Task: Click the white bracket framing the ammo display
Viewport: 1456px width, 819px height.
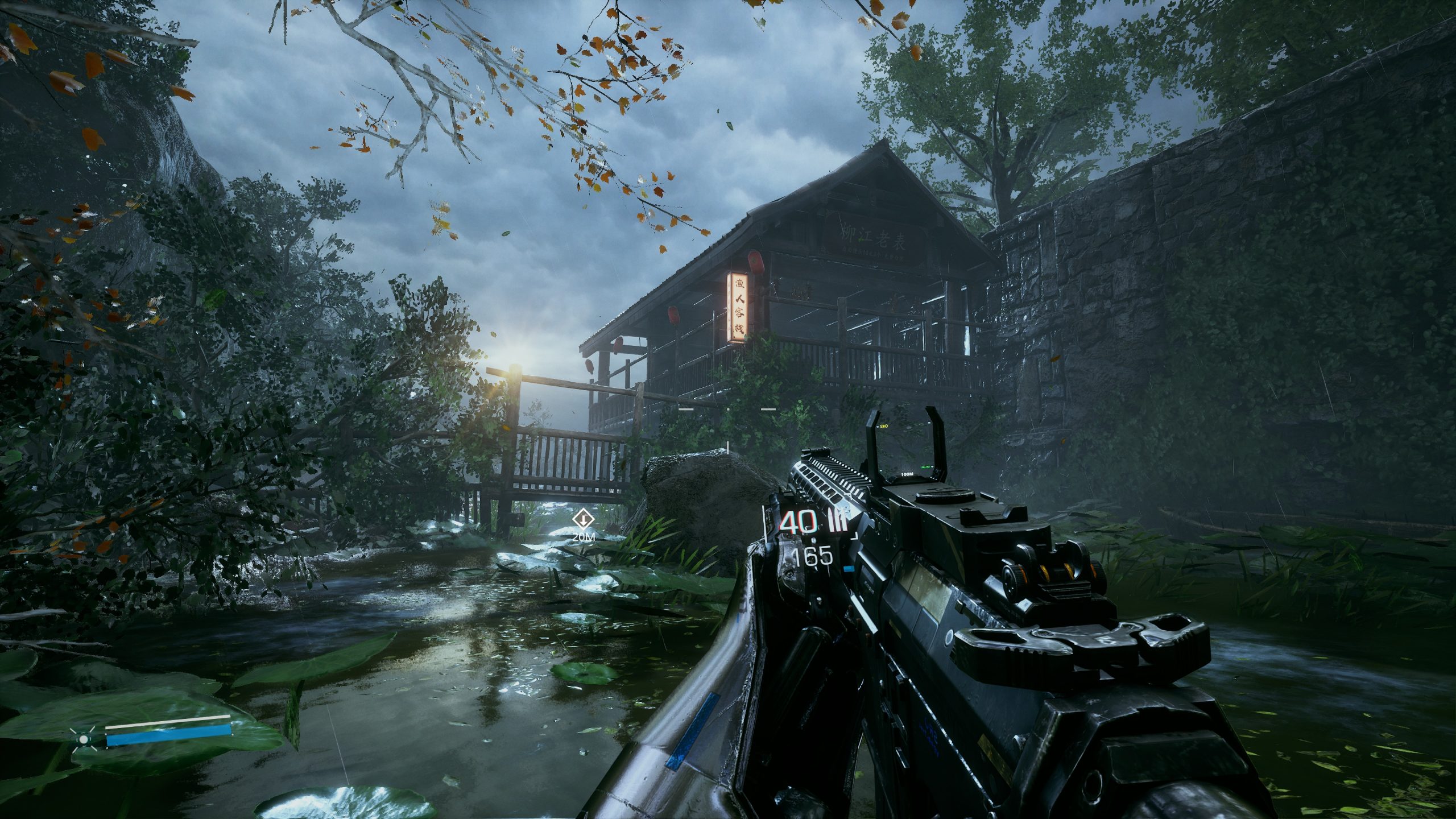Action: coord(764,522)
